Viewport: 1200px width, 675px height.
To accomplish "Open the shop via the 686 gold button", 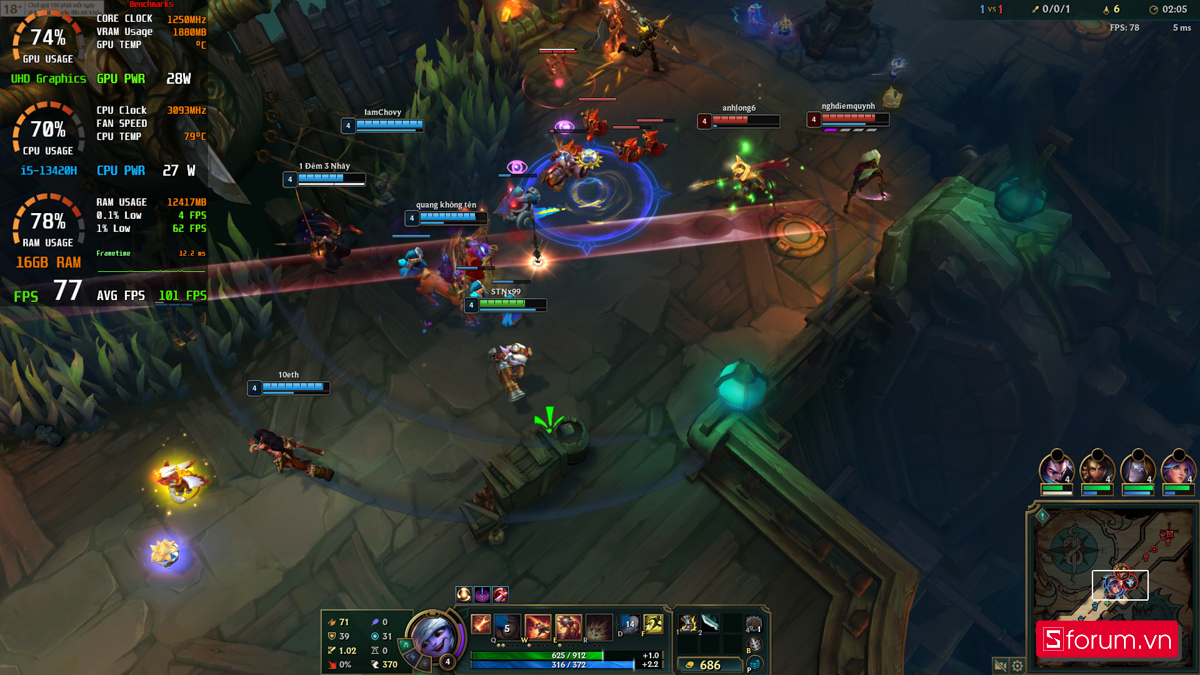I will pyautogui.click(x=709, y=664).
